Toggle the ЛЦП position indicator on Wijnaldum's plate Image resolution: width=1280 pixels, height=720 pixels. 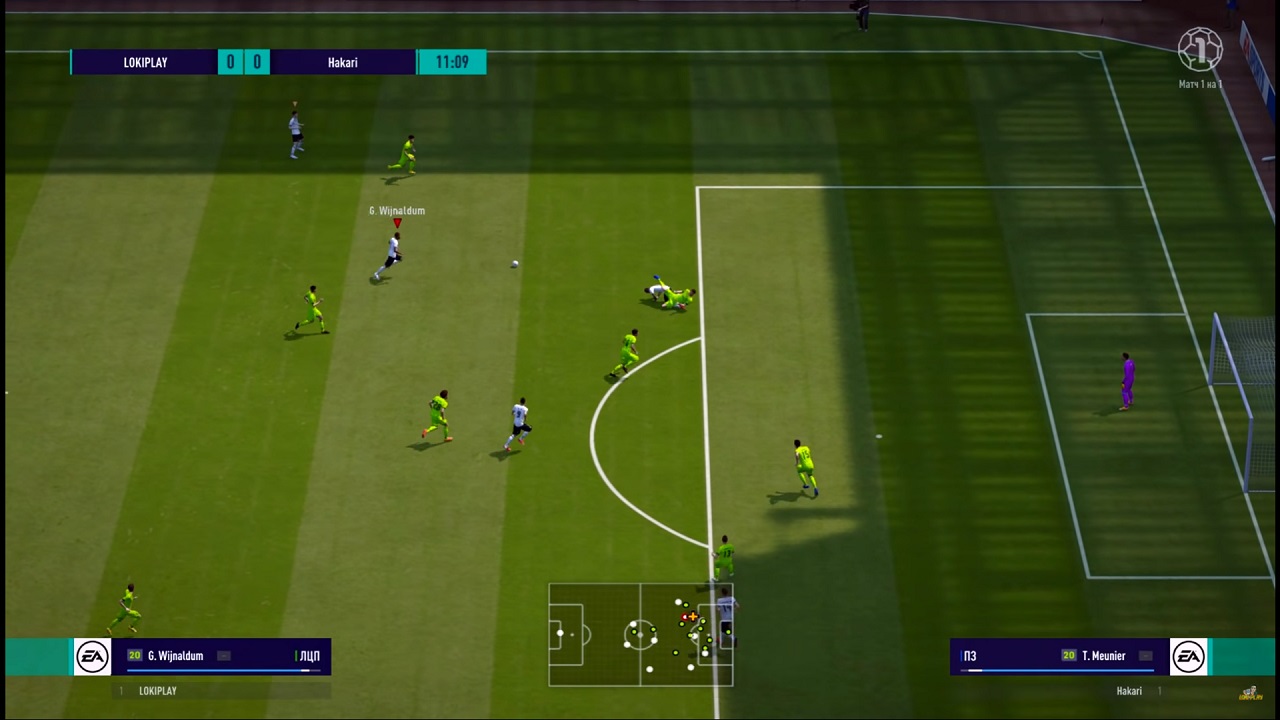pyautogui.click(x=310, y=656)
